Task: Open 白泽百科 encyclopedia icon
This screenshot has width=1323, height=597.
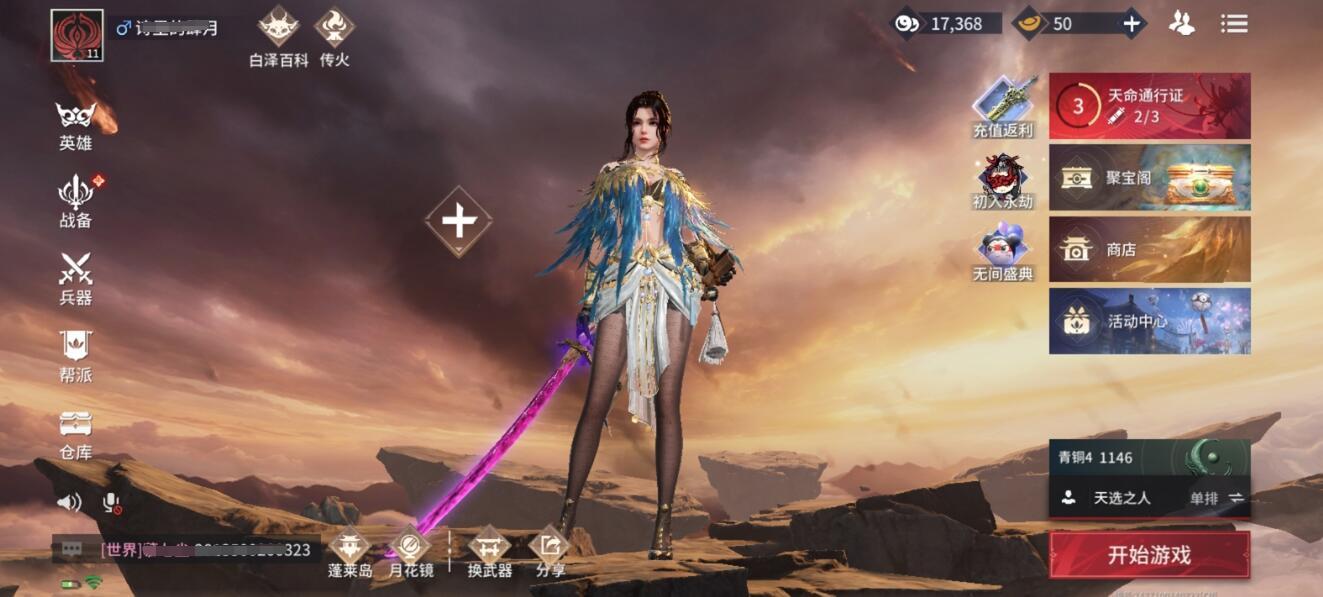Action: 279,36
